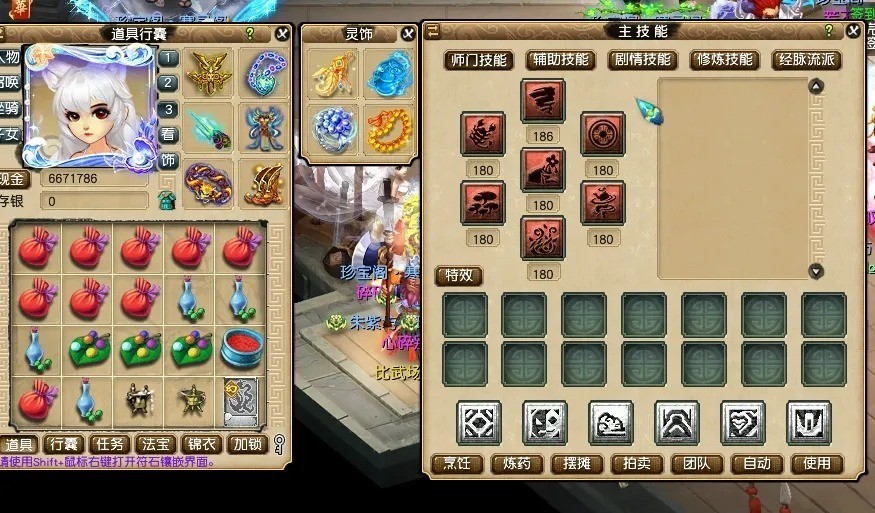Select the red powder bowl item slot
The width and height of the screenshot is (875, 513).
click(x=241, y=348)
